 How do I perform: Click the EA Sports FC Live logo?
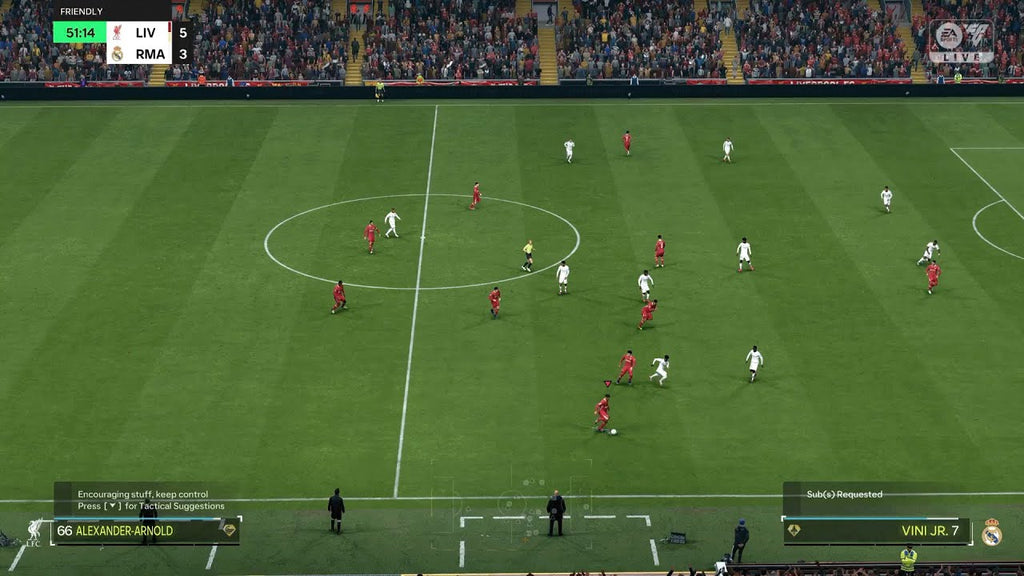tap(960, 41)
